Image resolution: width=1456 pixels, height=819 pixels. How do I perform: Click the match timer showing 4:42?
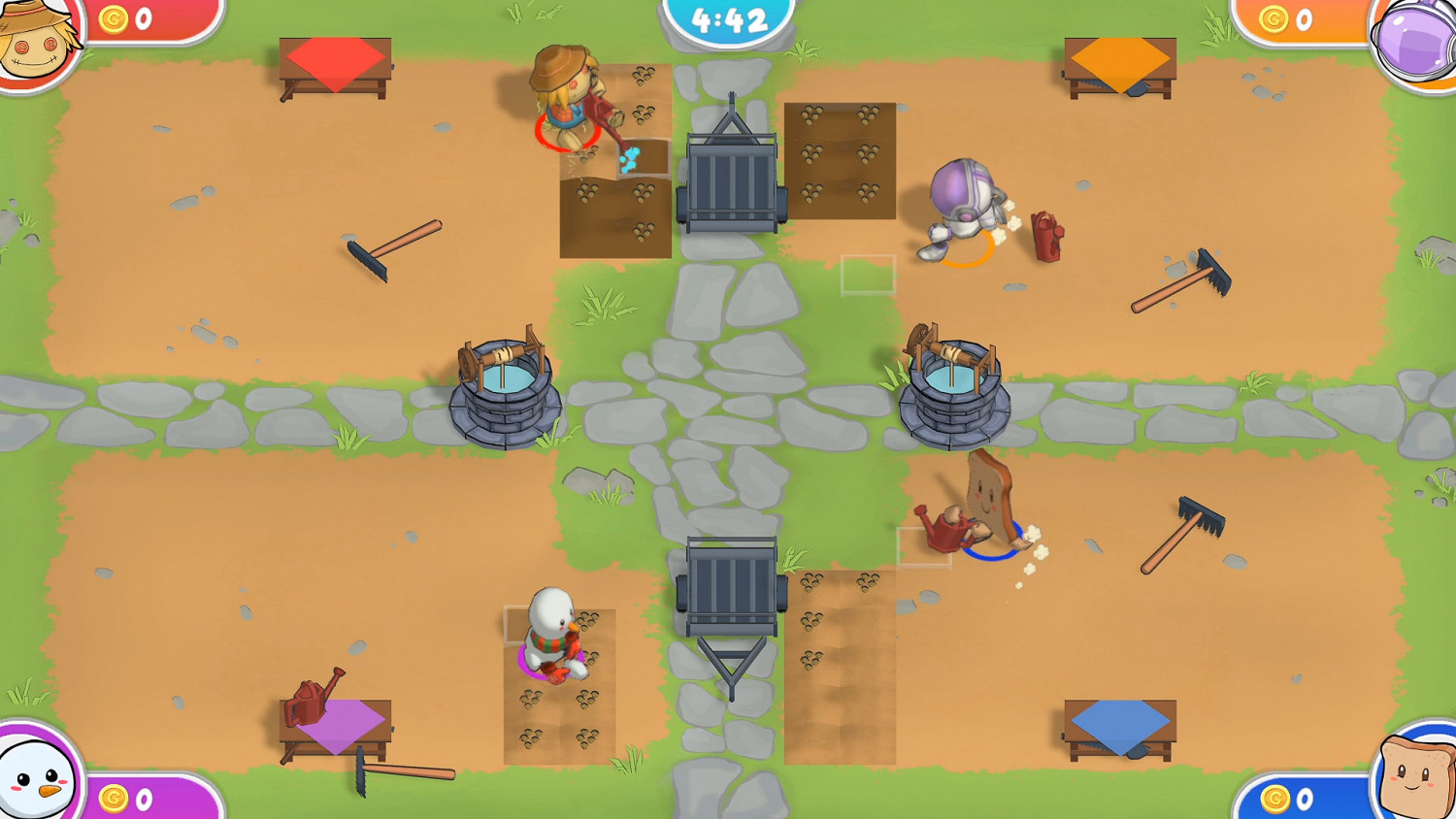728,17
